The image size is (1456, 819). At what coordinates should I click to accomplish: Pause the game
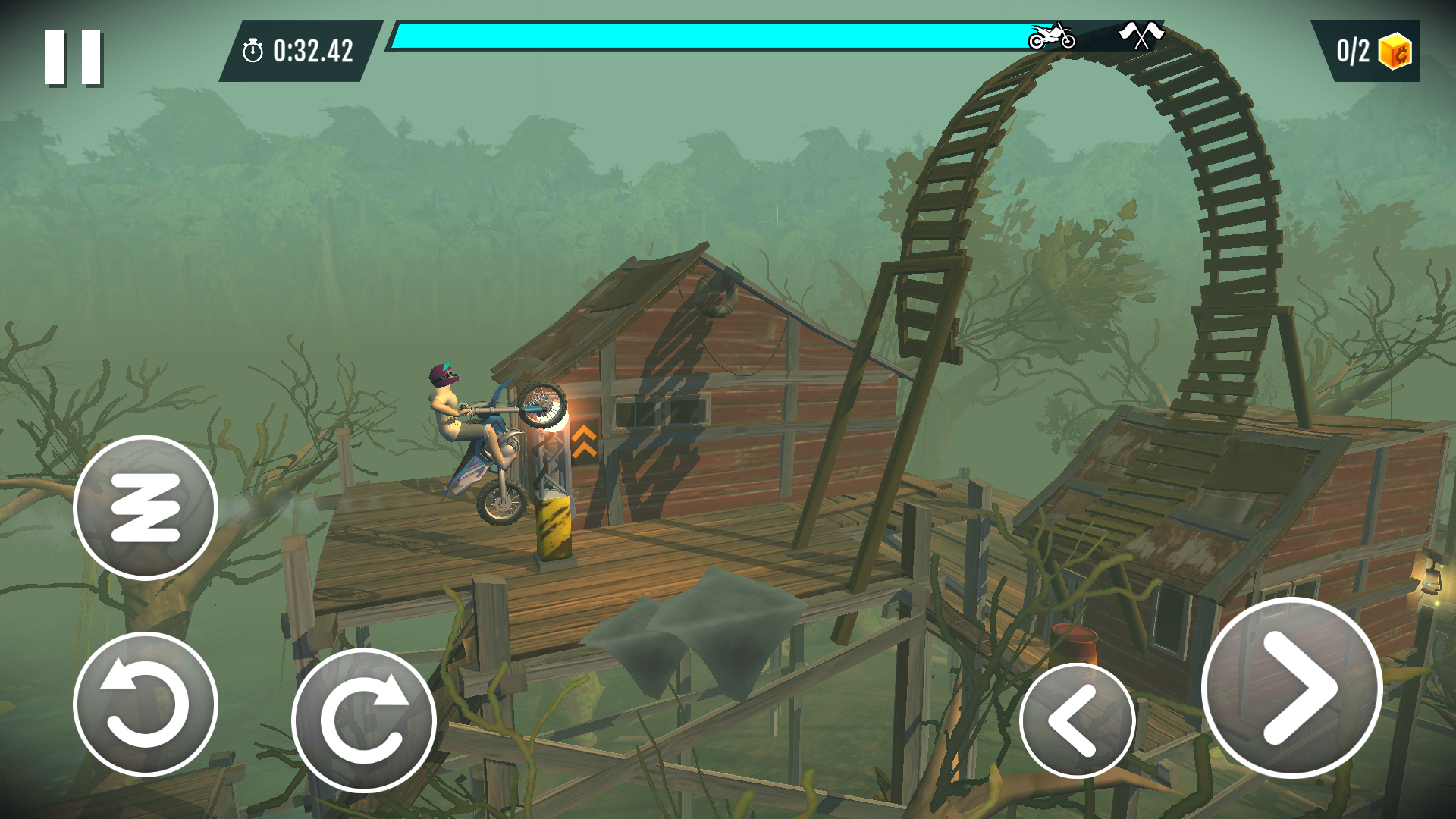[x=72, y=52]
